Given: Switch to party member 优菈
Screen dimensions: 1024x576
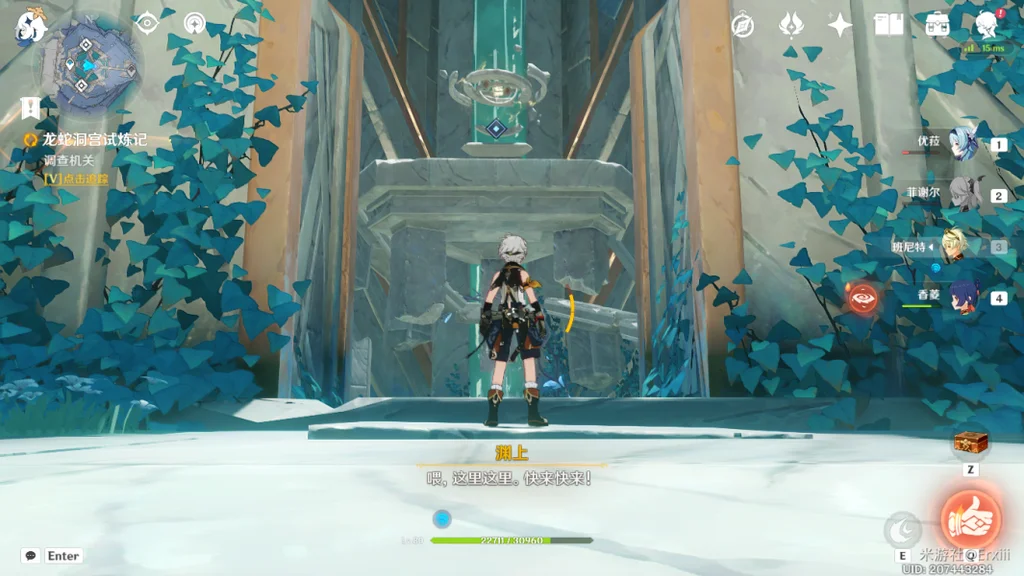Looking at the screenshot, I should point(964,144).
